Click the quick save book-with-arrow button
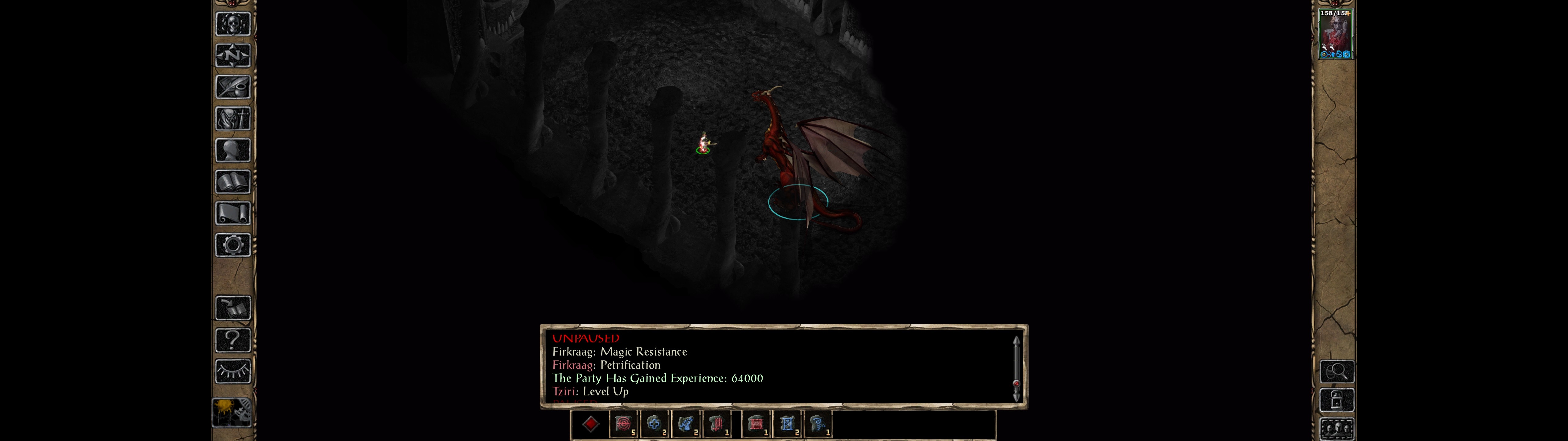 pos(232,308)
